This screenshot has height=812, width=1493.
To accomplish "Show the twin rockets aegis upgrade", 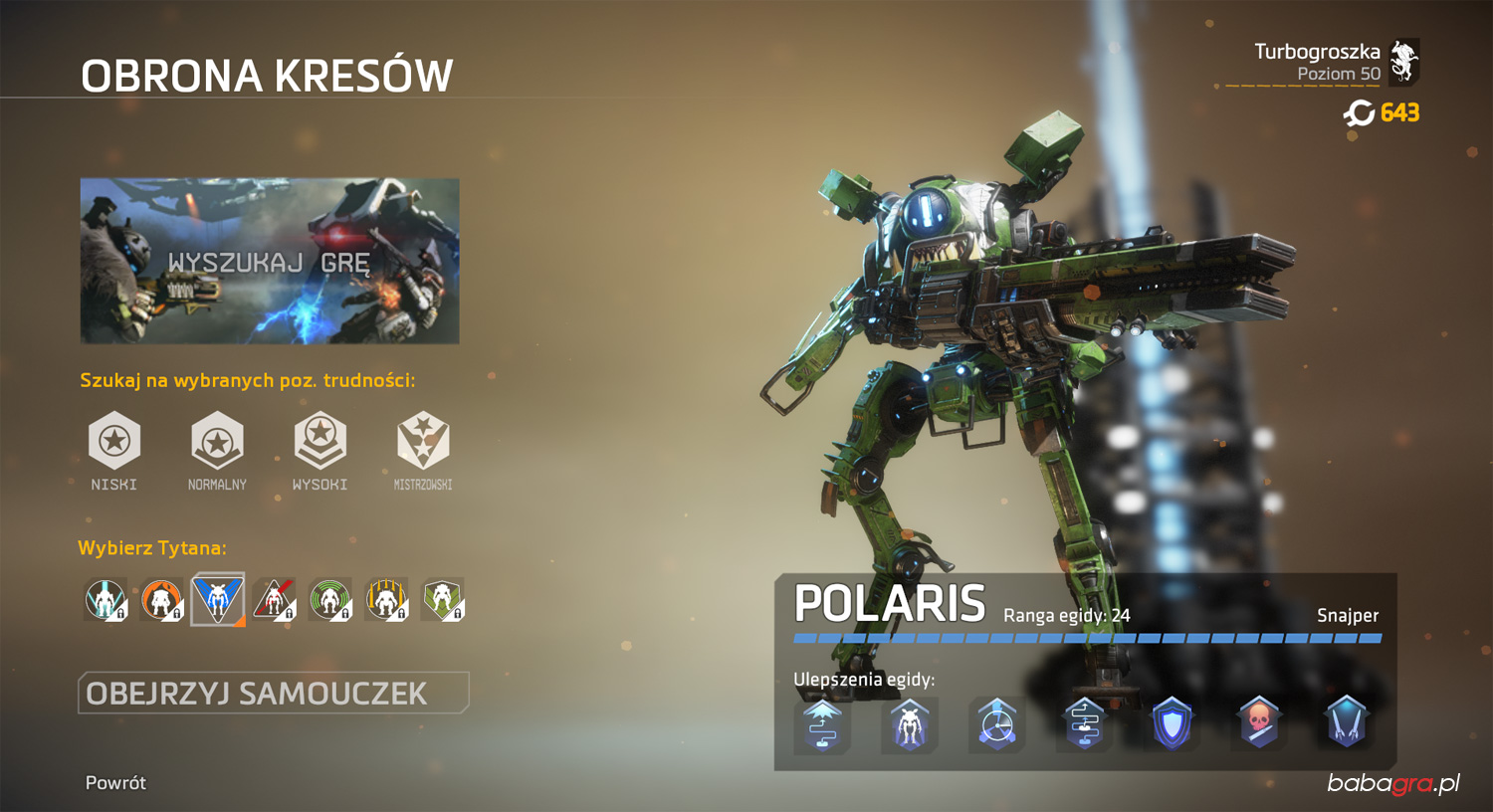I will pyautogui.click(x=1346, y=723).
